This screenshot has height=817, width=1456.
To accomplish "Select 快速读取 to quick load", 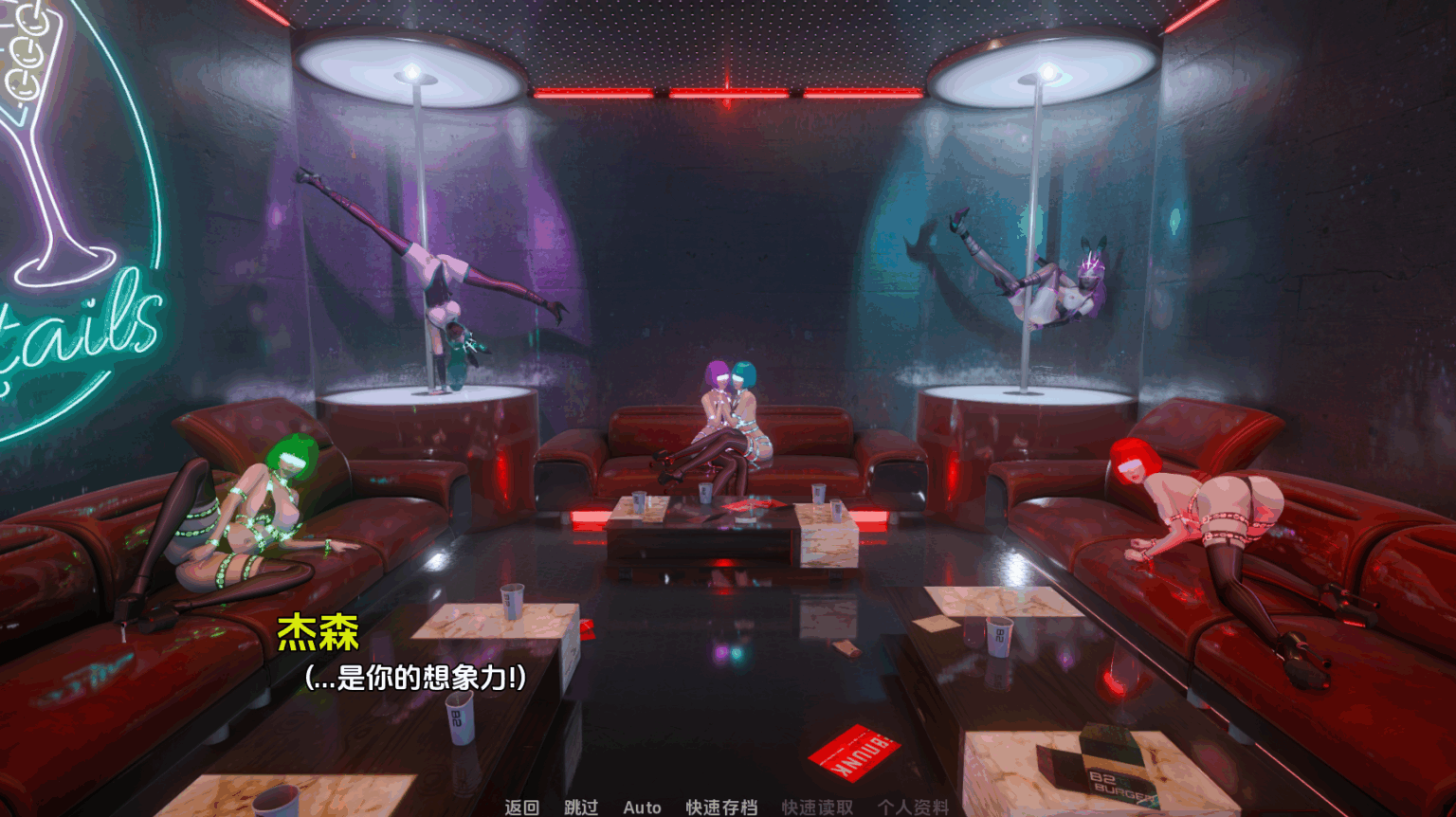I will [815, 808].
